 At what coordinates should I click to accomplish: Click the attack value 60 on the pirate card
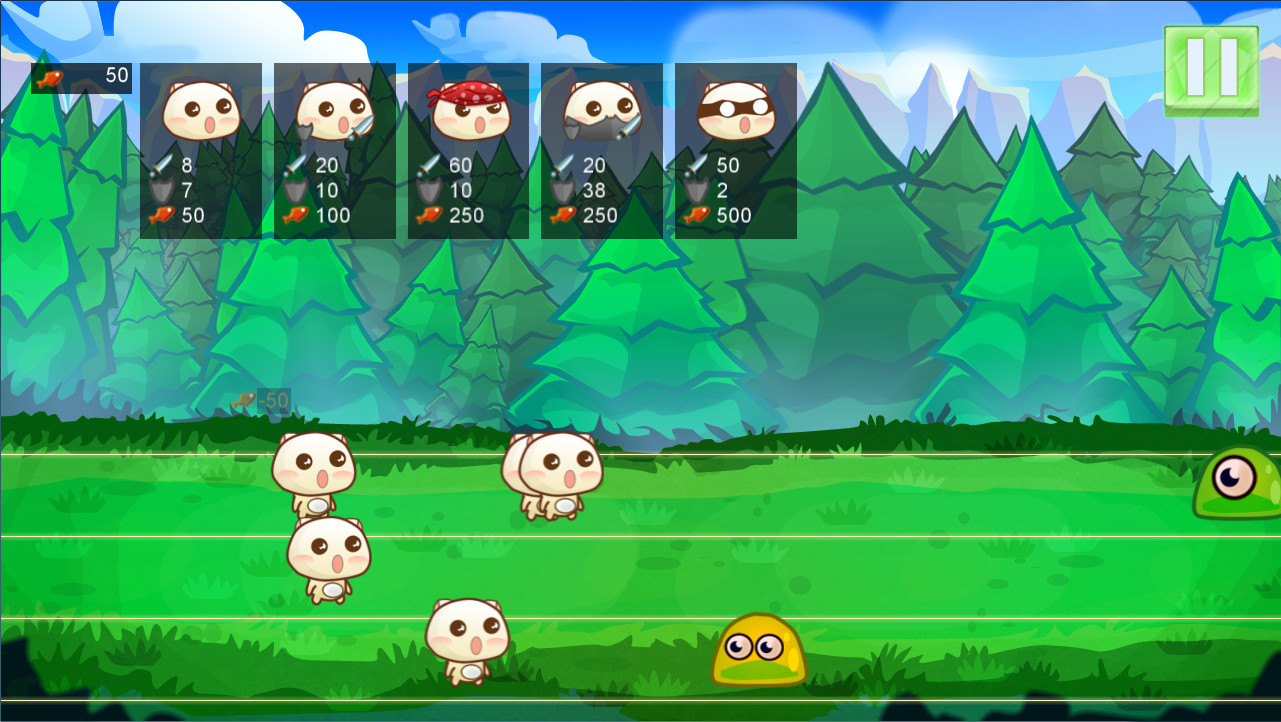click(460, 165)
